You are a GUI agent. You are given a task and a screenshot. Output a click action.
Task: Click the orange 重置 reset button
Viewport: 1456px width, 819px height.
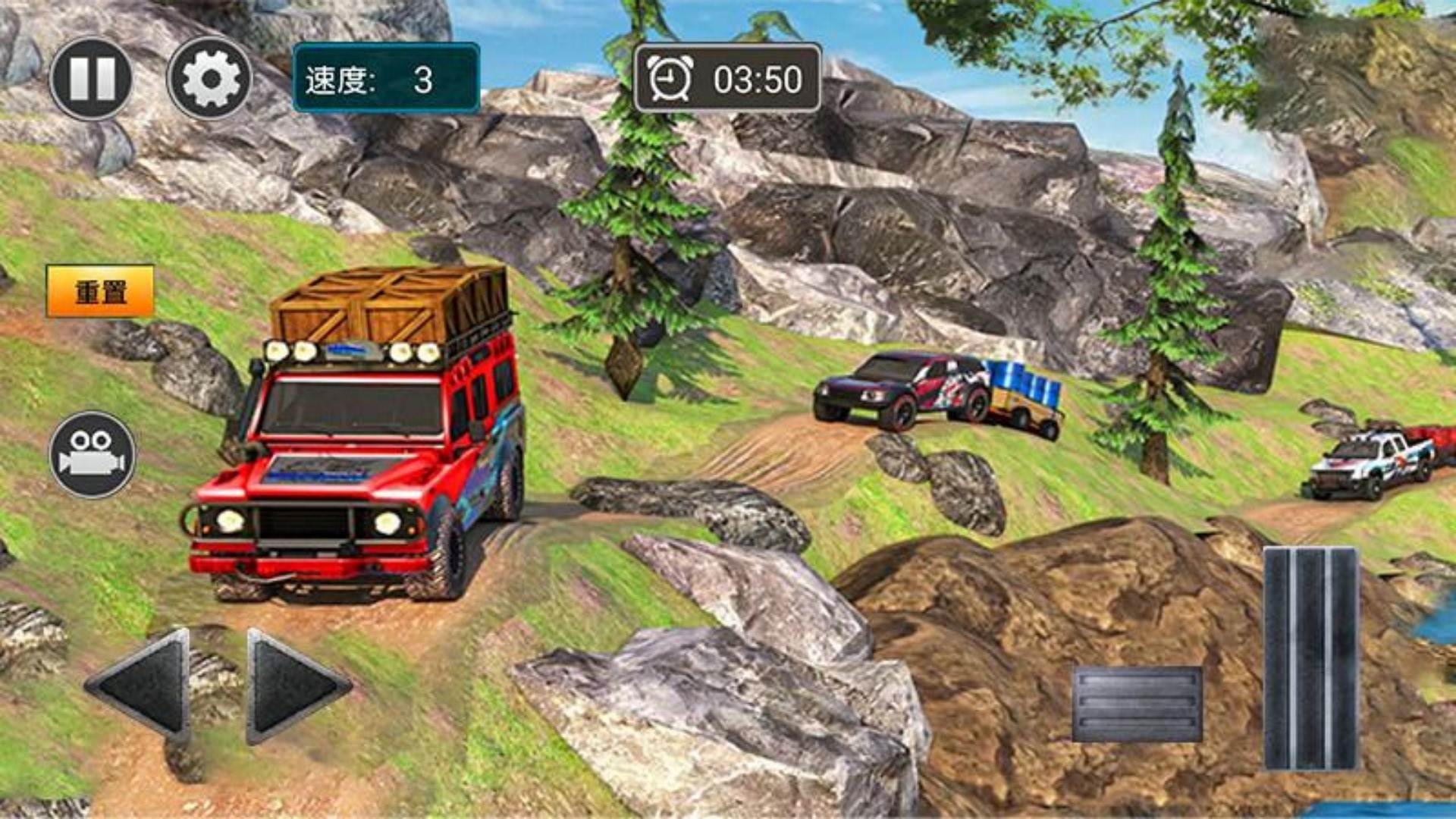click(x=100, y=291)
